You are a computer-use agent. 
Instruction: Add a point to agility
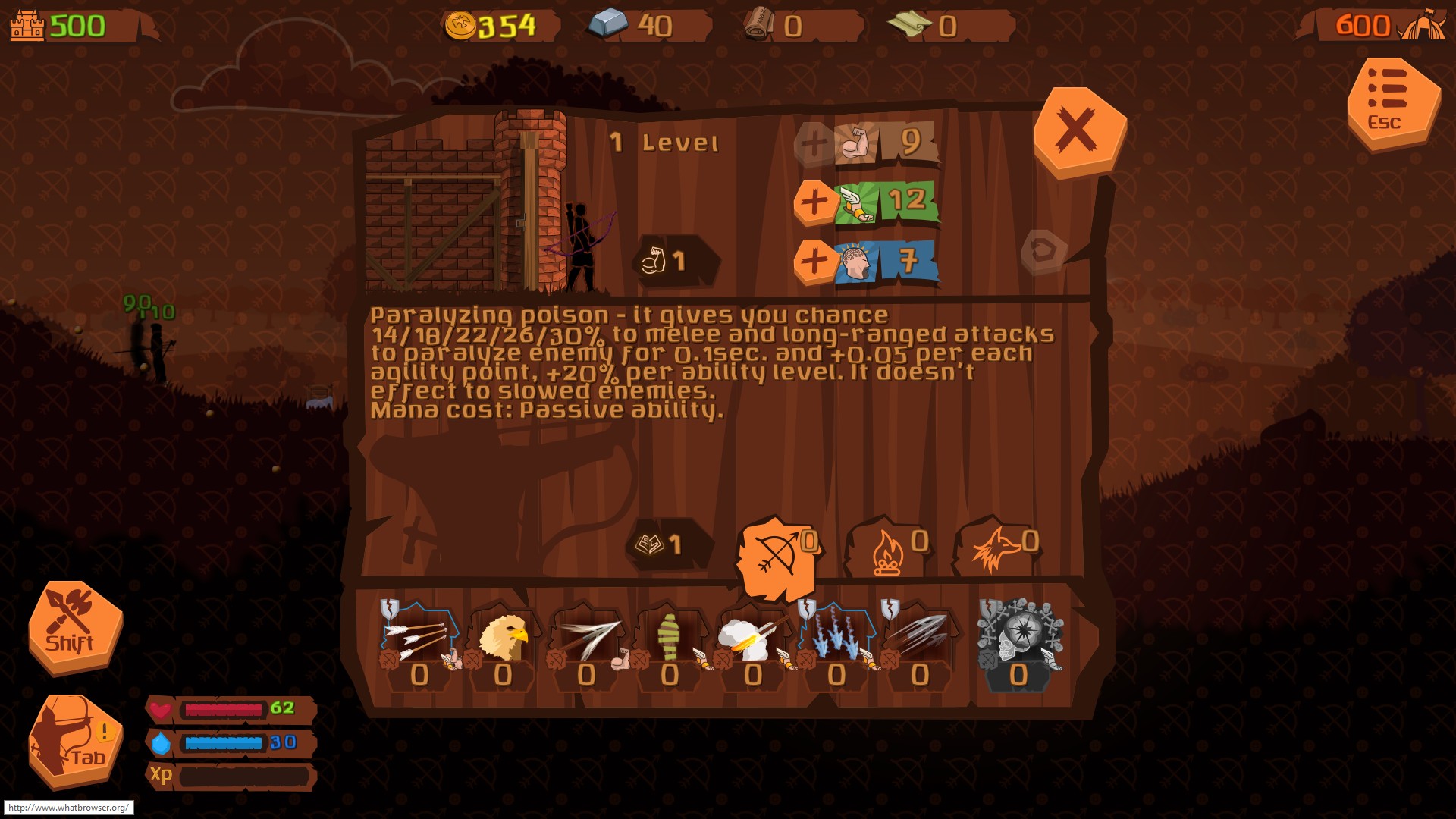point(814,202)
